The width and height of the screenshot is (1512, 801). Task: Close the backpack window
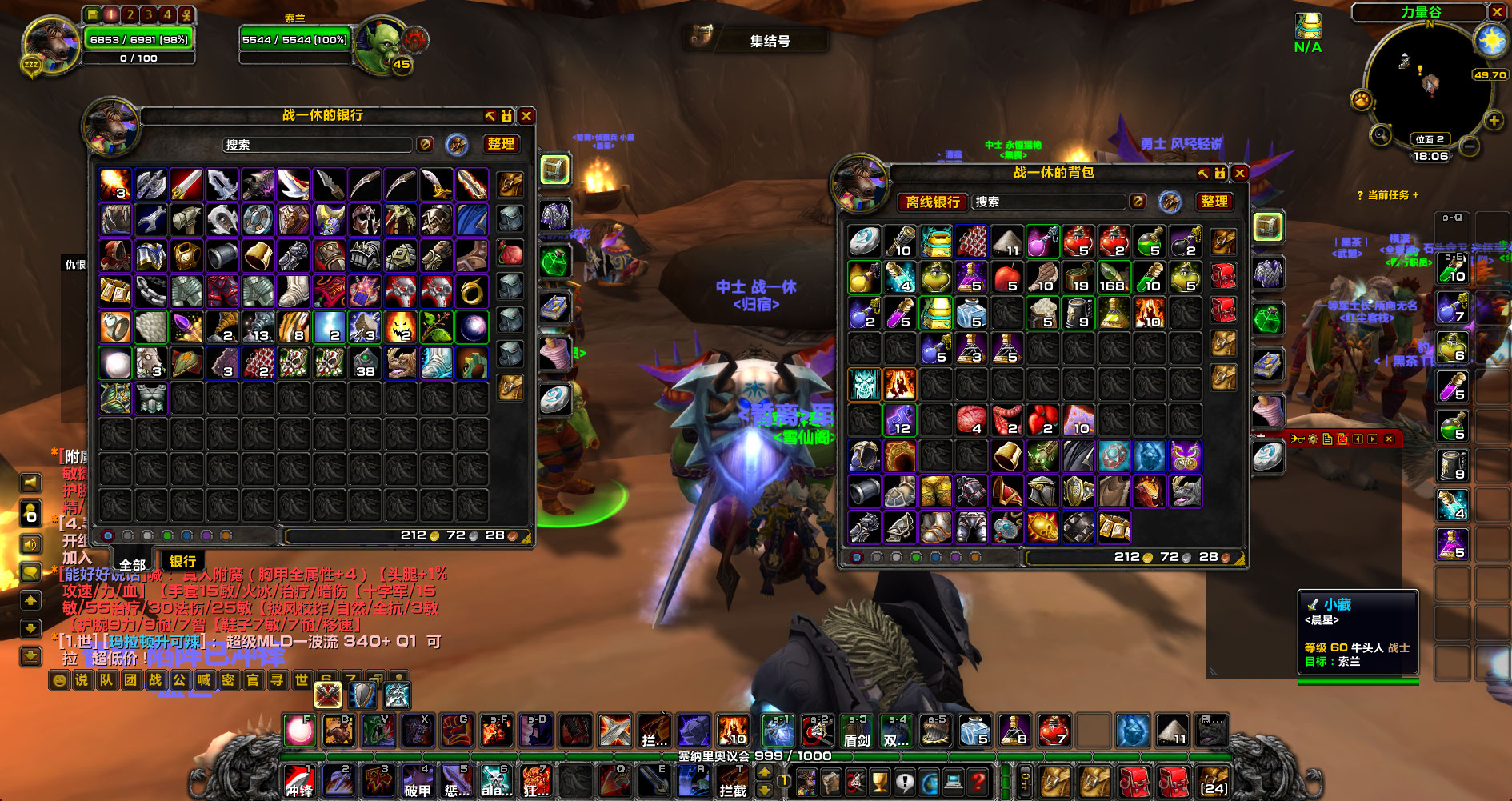[1240, 173]
